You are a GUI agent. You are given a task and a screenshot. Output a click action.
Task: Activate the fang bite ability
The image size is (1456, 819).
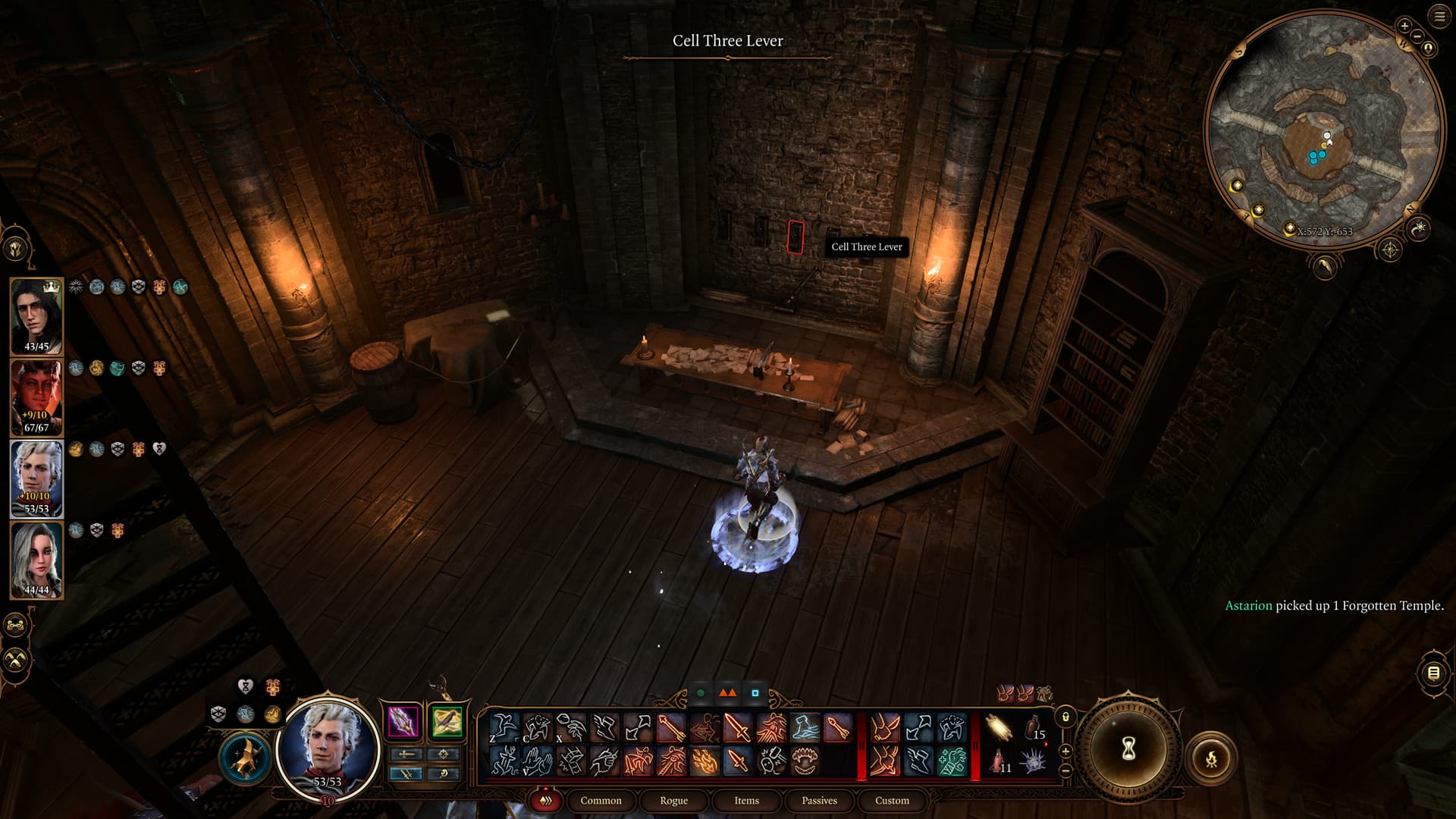(804, 761)
